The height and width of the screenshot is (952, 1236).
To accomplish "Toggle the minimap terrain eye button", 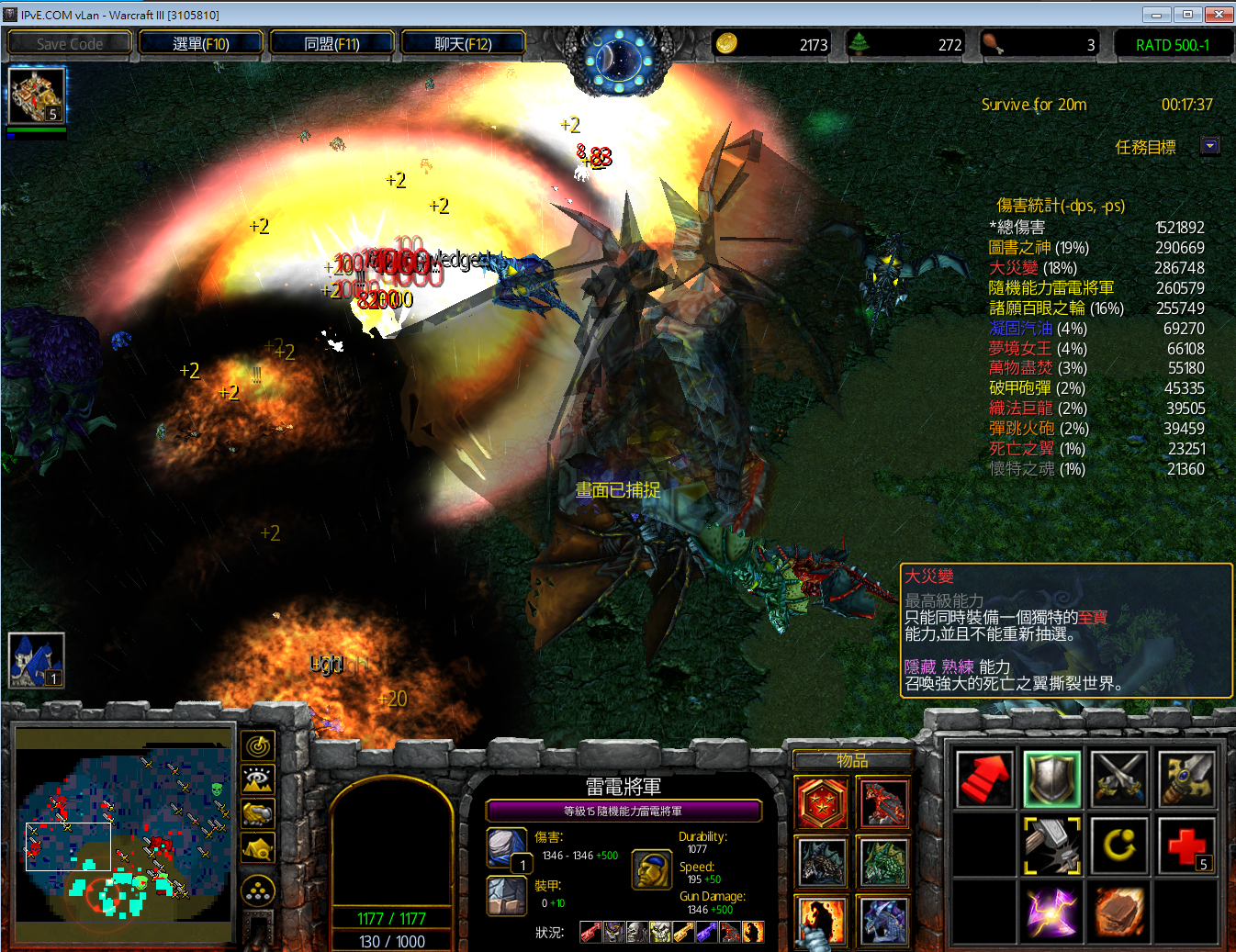I will (258, 780).
